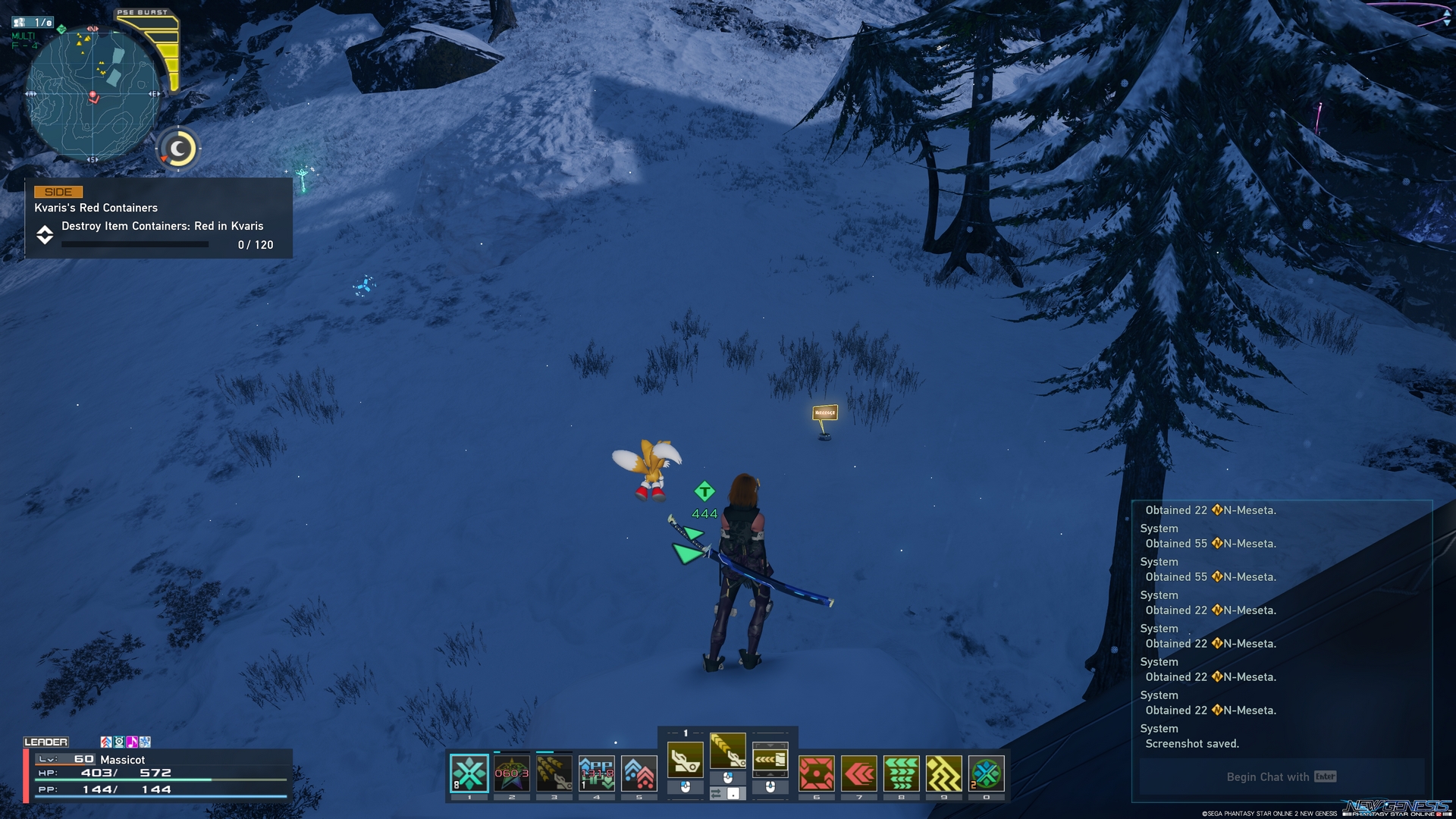
Task: Open the Kvaris's Red Containers side task
Action: click(x=158, y=218)
